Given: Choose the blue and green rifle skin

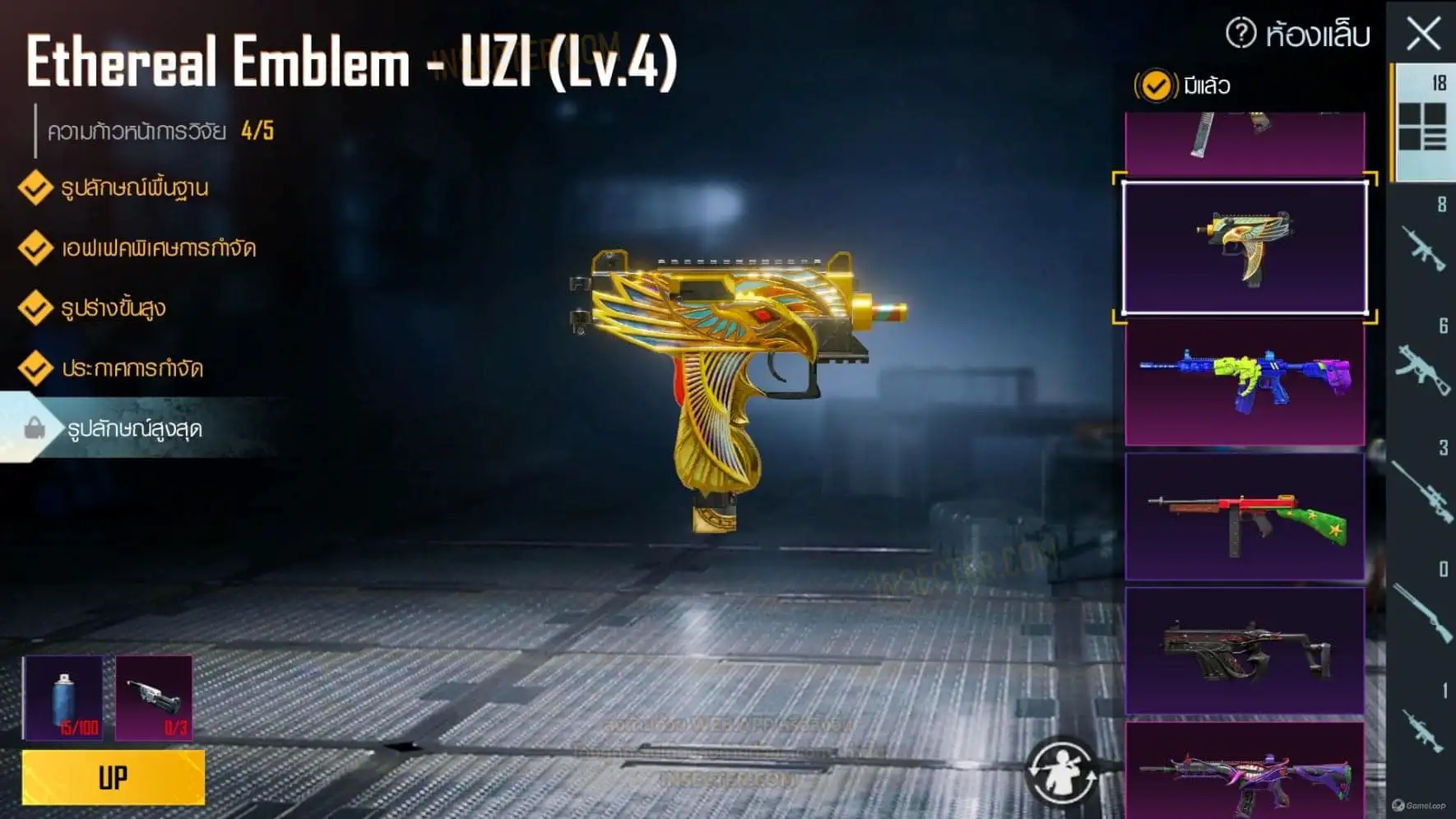Looking at the screenshot, I should [1245, 382].
